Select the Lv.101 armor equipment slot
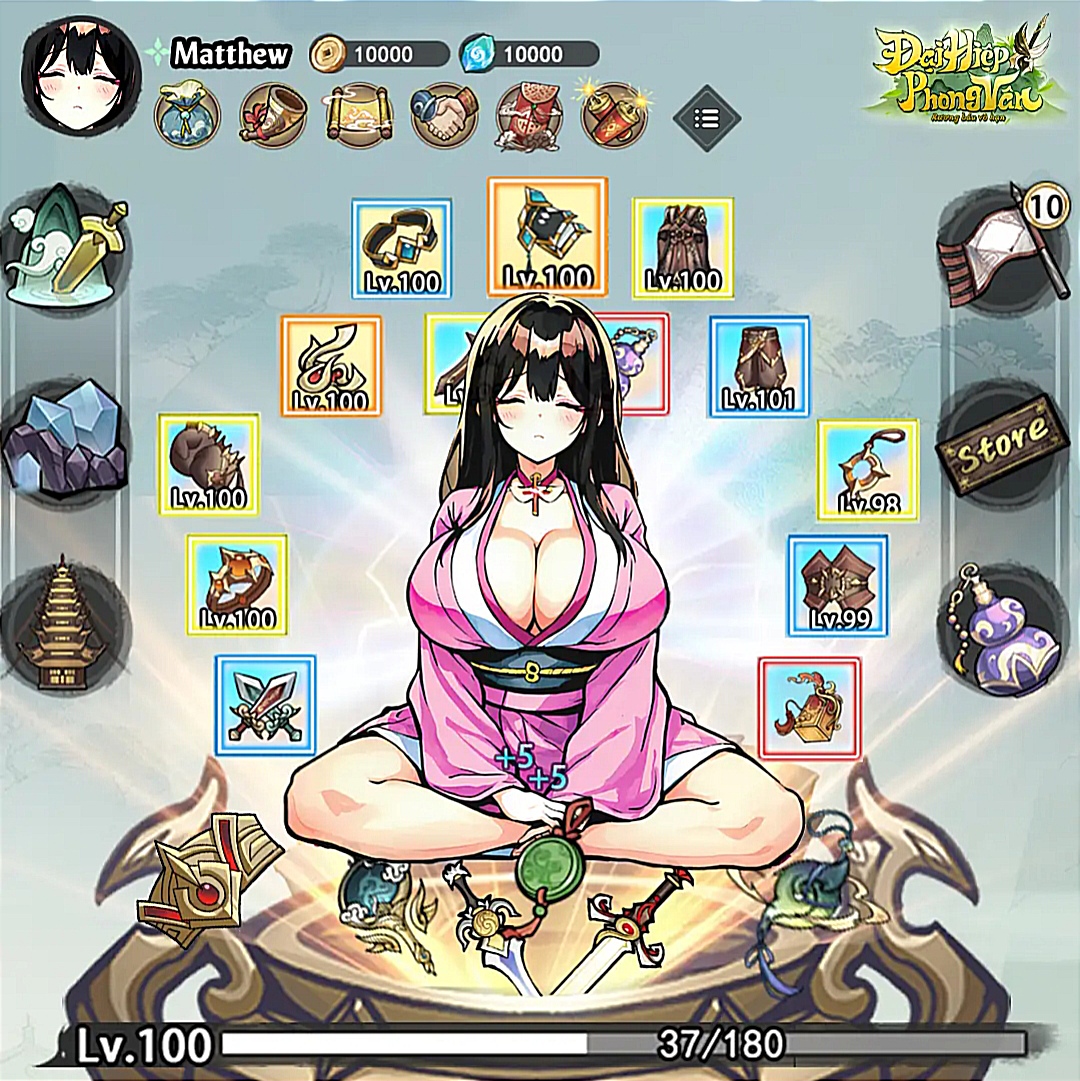 759,366
